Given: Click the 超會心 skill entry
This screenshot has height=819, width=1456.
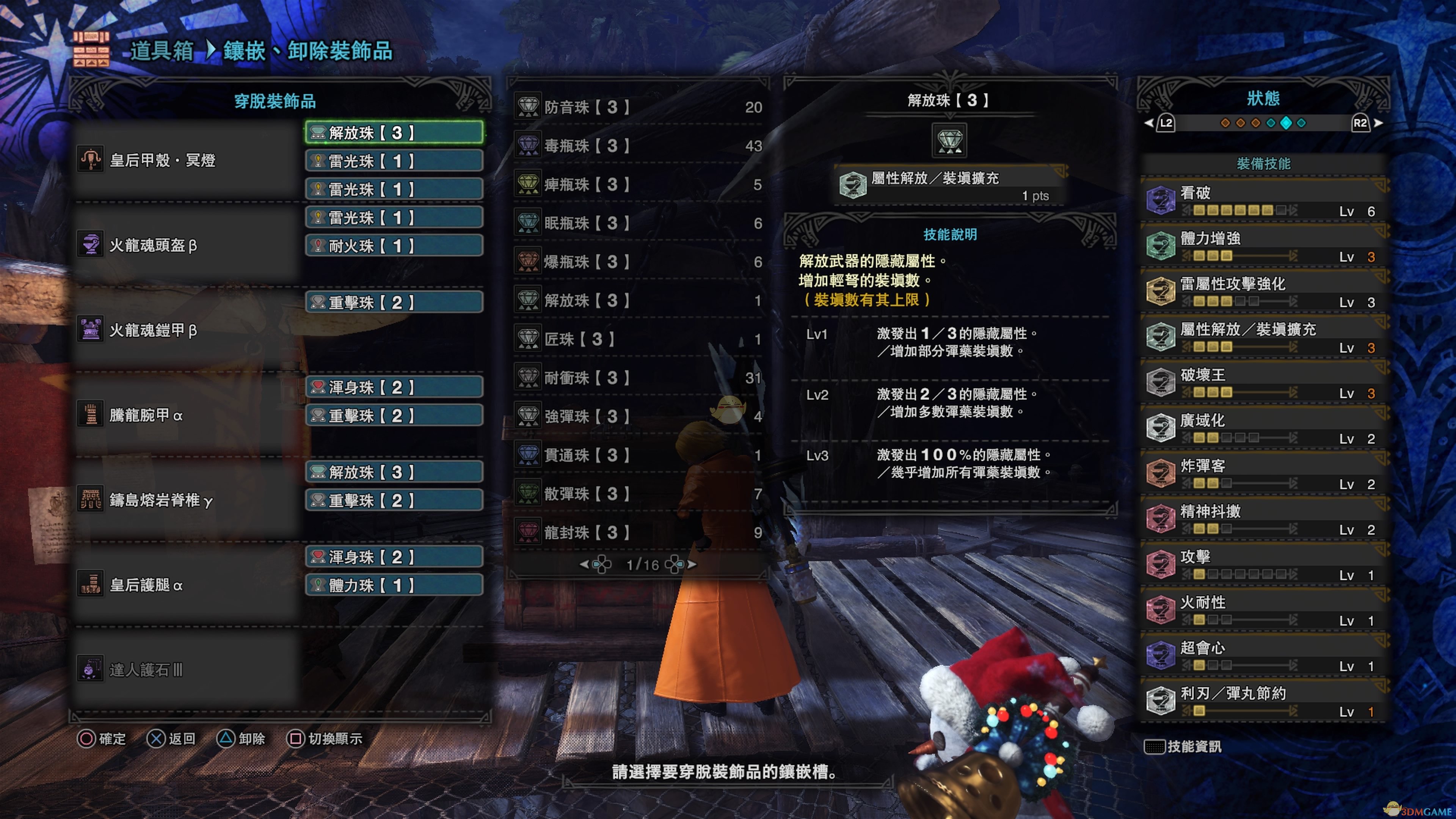Looking at the screenshot, I should [x=1264, y=656].
